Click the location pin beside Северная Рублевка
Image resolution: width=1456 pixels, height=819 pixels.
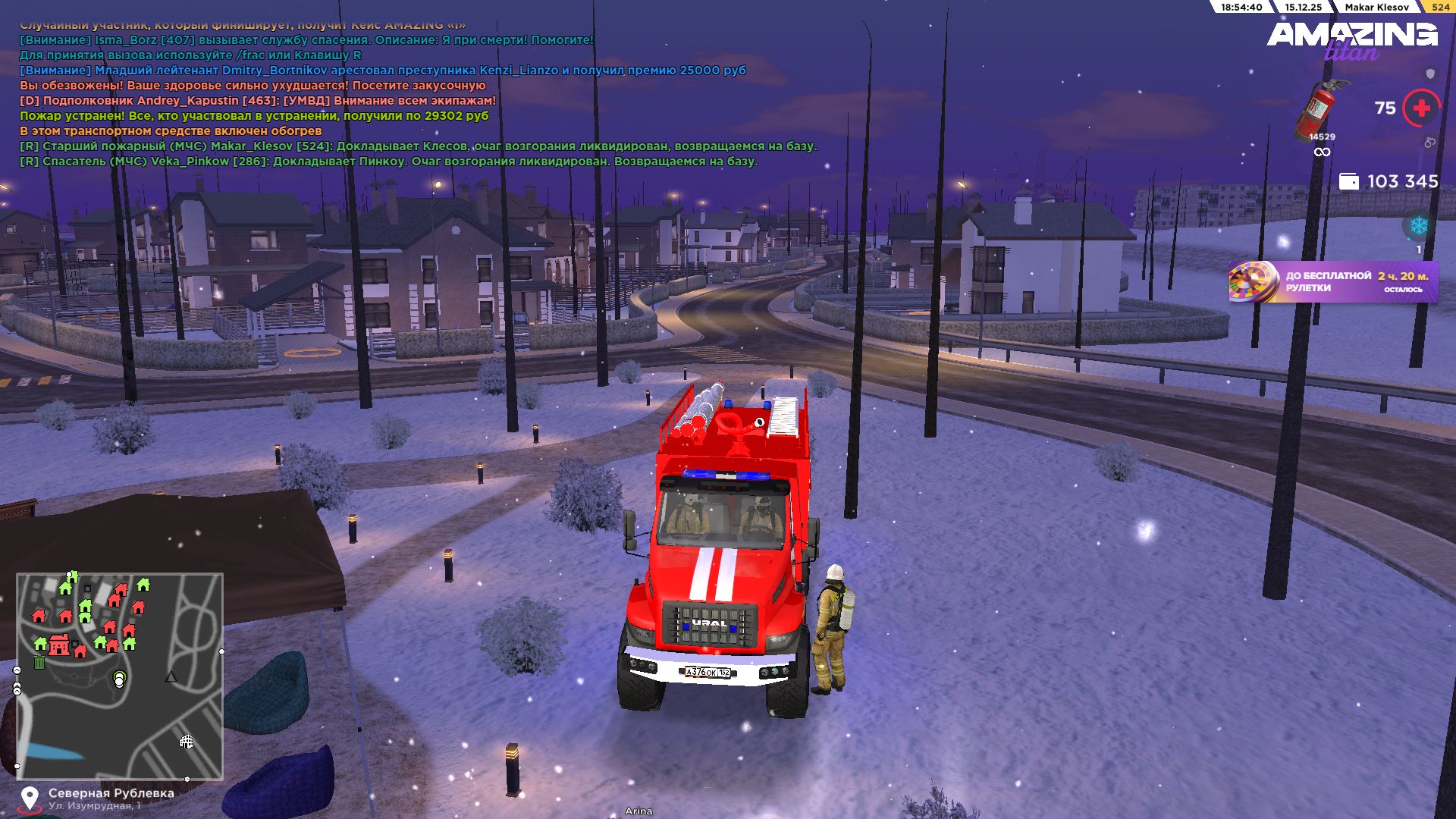(x=30, y=799)
